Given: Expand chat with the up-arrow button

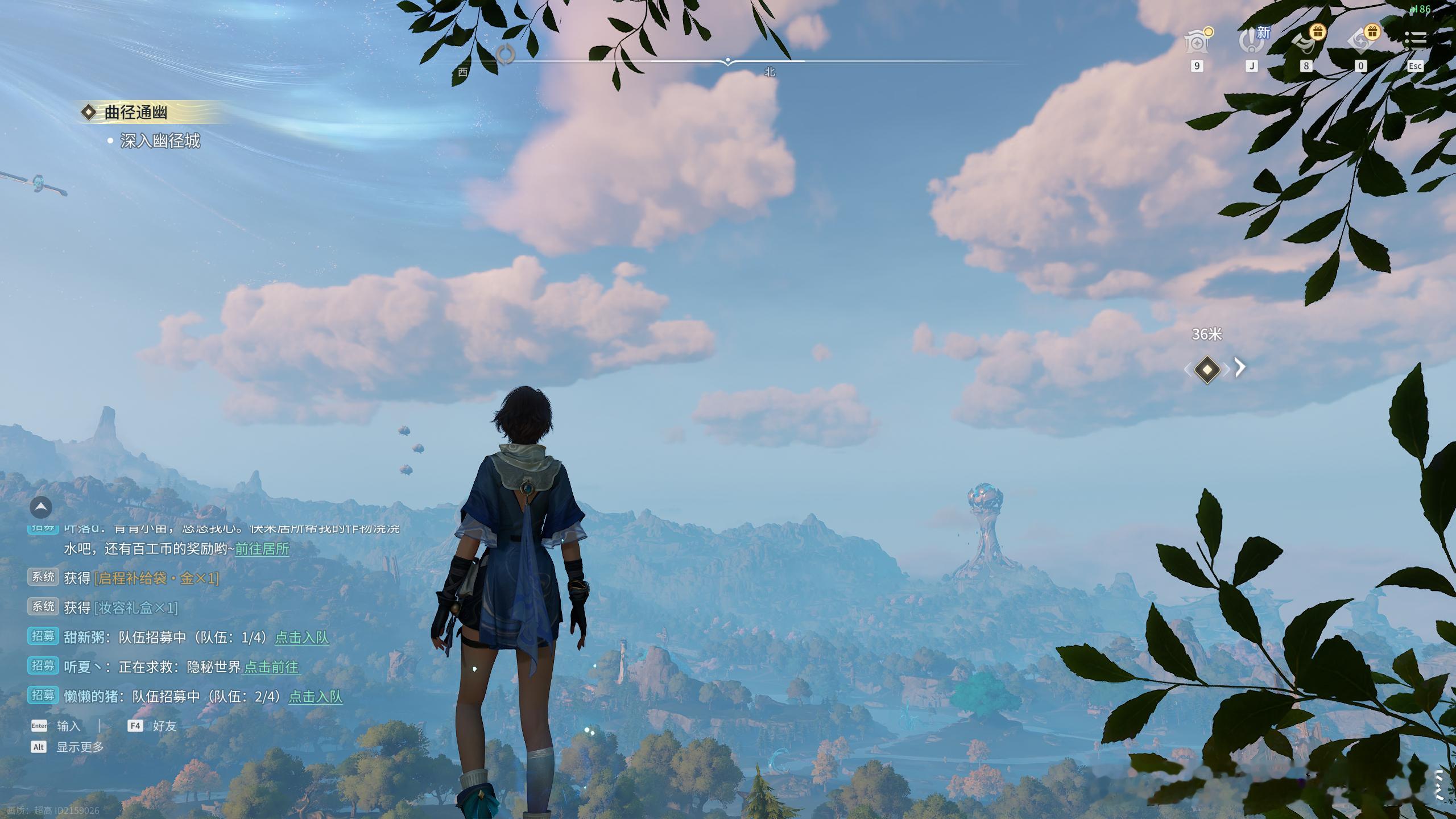Looking at the screenshot, I should pos(41,507).
